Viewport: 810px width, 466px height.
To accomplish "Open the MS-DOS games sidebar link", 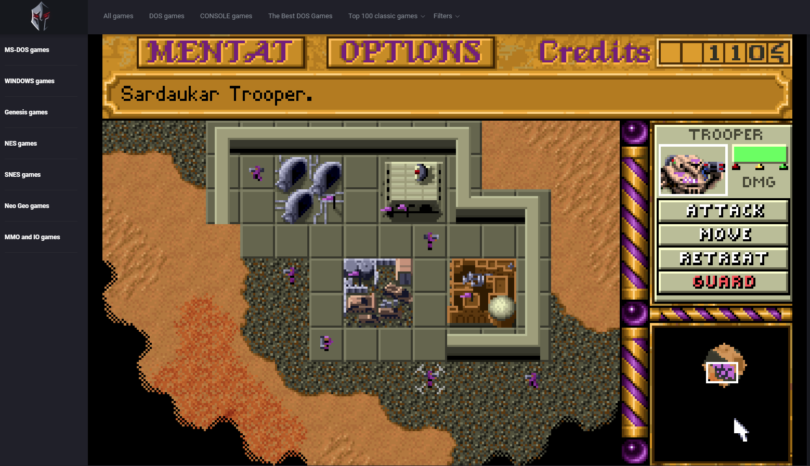I will 27,49.
